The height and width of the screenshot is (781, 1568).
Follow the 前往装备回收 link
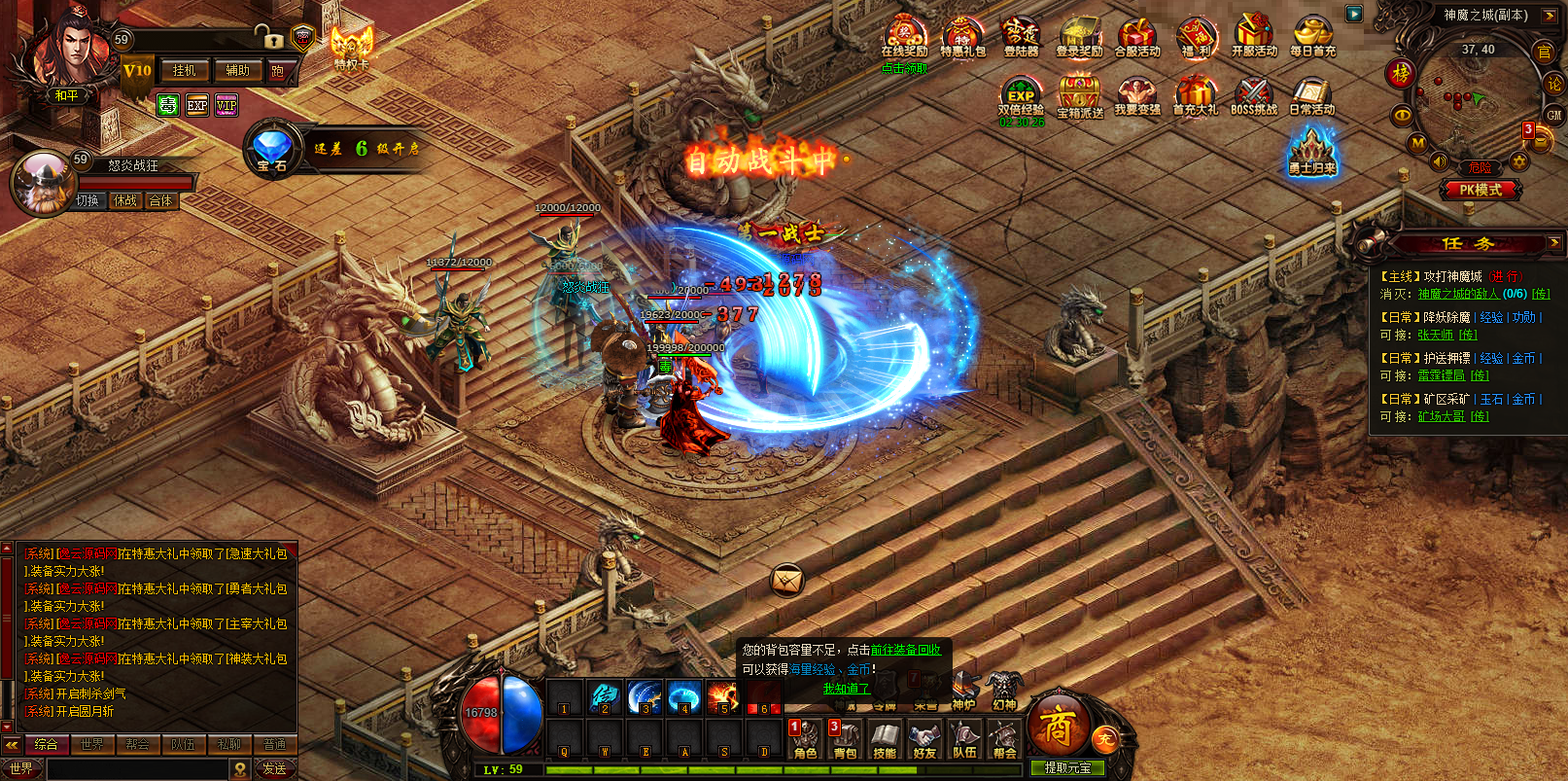pos(905,650)
